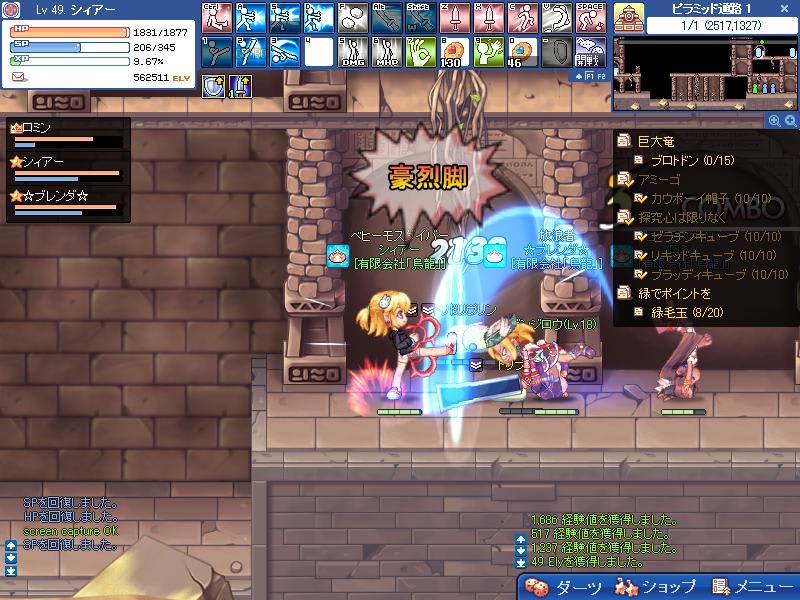This screenshot has width=800, height=600.
Task: Activate the SPACE hotkey skill slot
Action: click(588, 17)
